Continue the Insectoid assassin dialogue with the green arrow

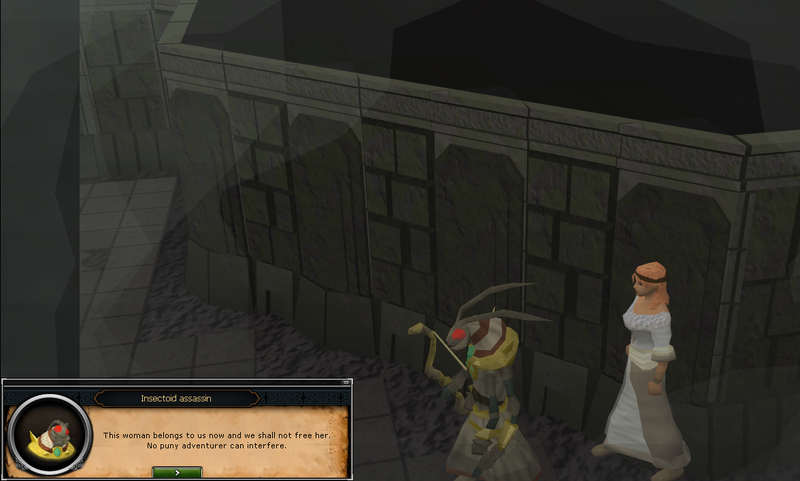click(177, 471)
